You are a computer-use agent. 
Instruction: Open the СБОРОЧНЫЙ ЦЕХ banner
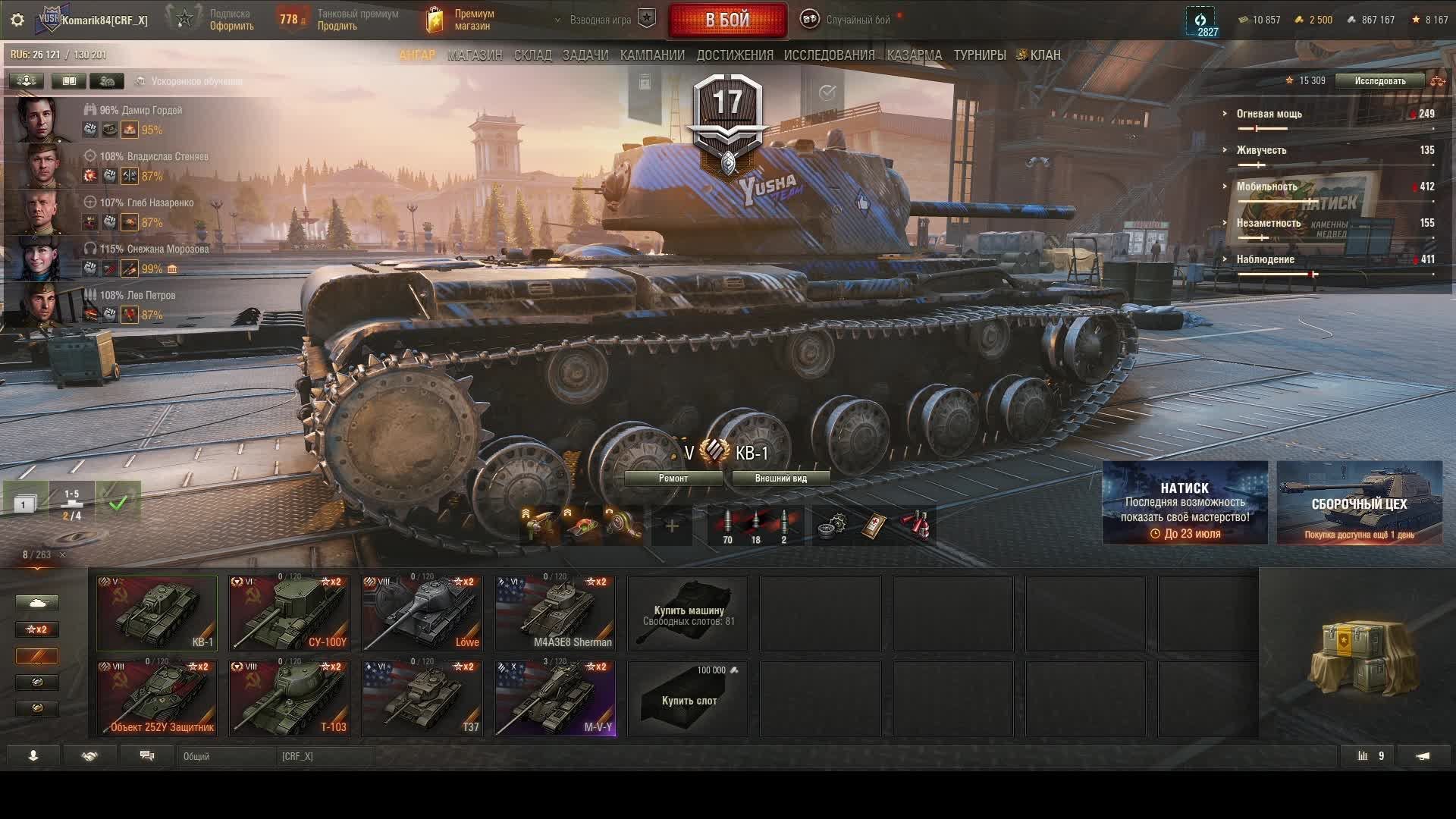pyautogui.click(x=1359, y=503)
